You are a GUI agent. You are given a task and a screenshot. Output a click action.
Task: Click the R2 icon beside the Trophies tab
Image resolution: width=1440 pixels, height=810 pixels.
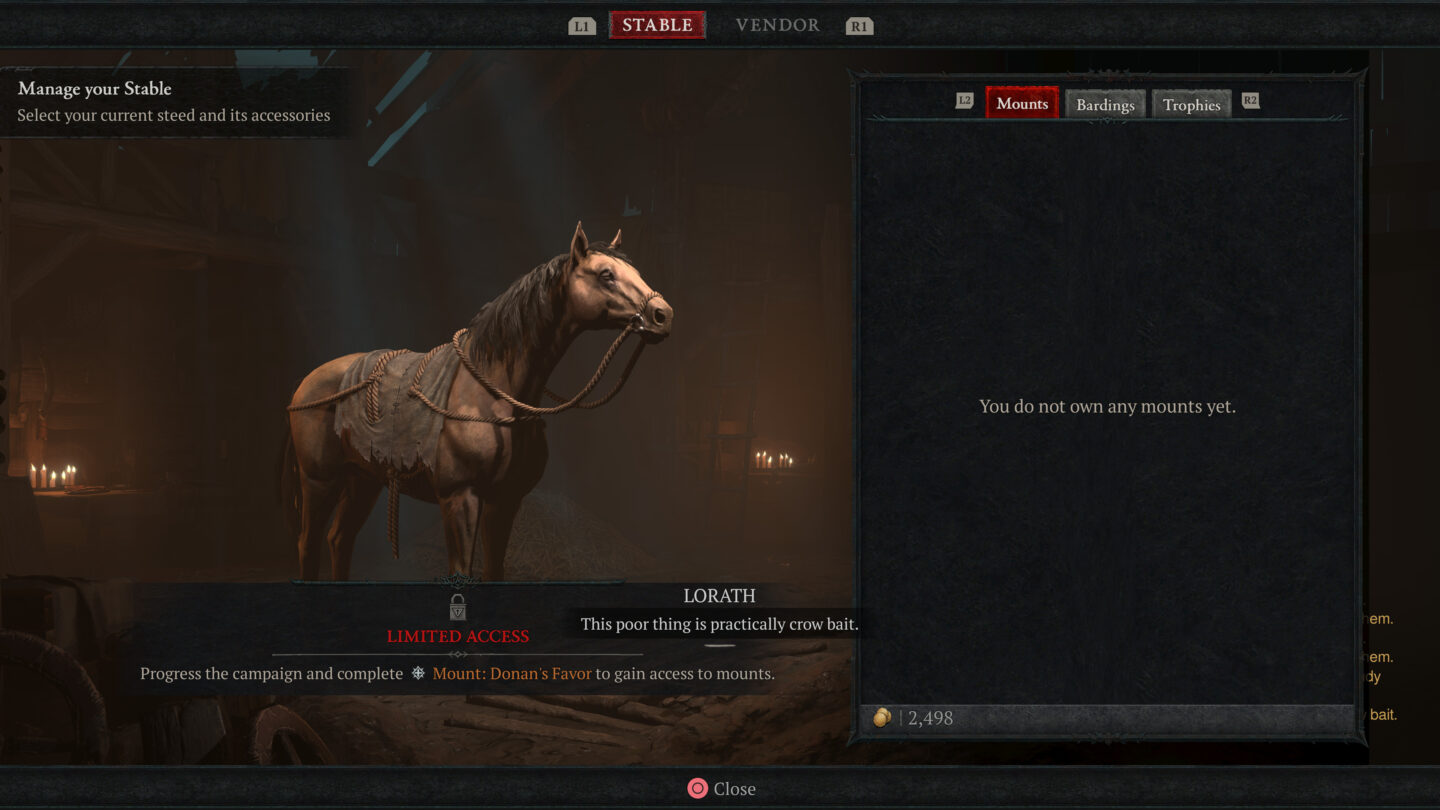click(1250, 100)
